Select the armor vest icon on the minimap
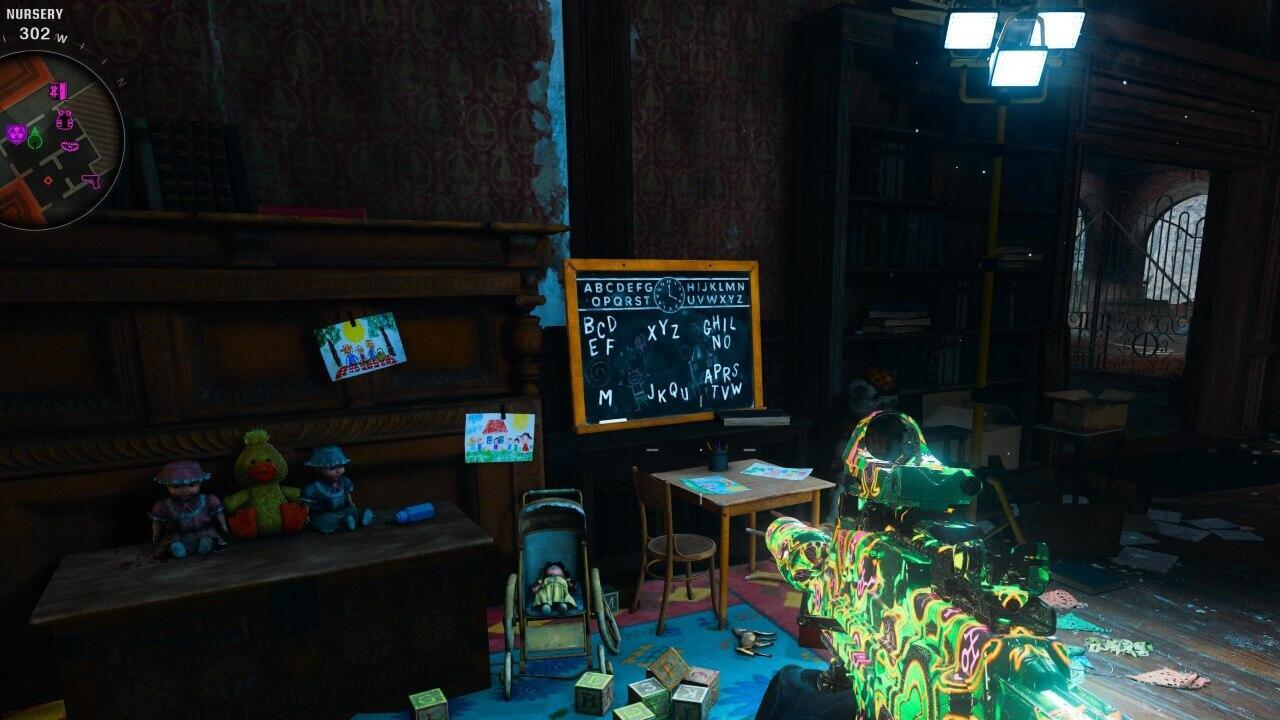Viewport: 1280px width, 720px height. point(63,120)
